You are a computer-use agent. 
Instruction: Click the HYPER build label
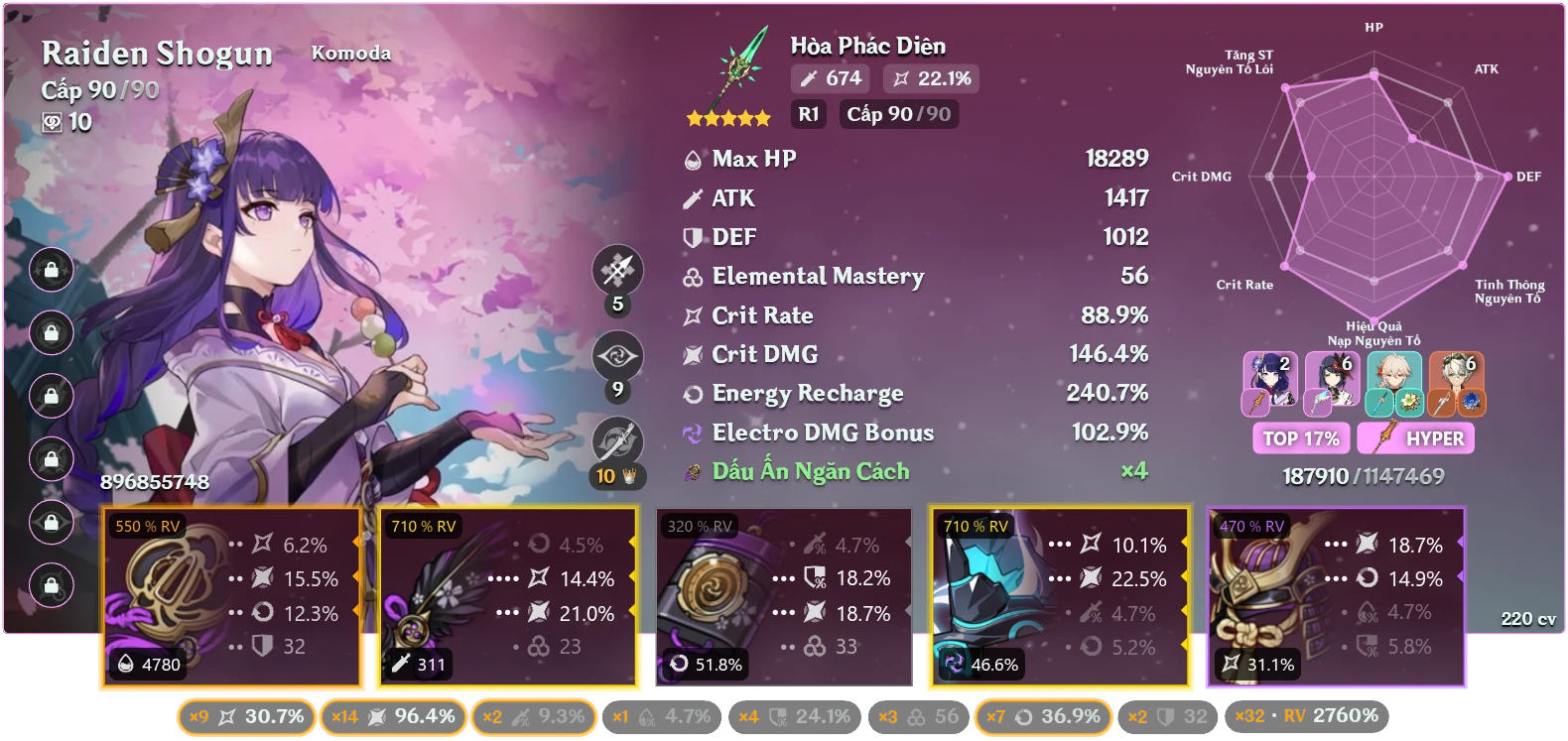1416,437
